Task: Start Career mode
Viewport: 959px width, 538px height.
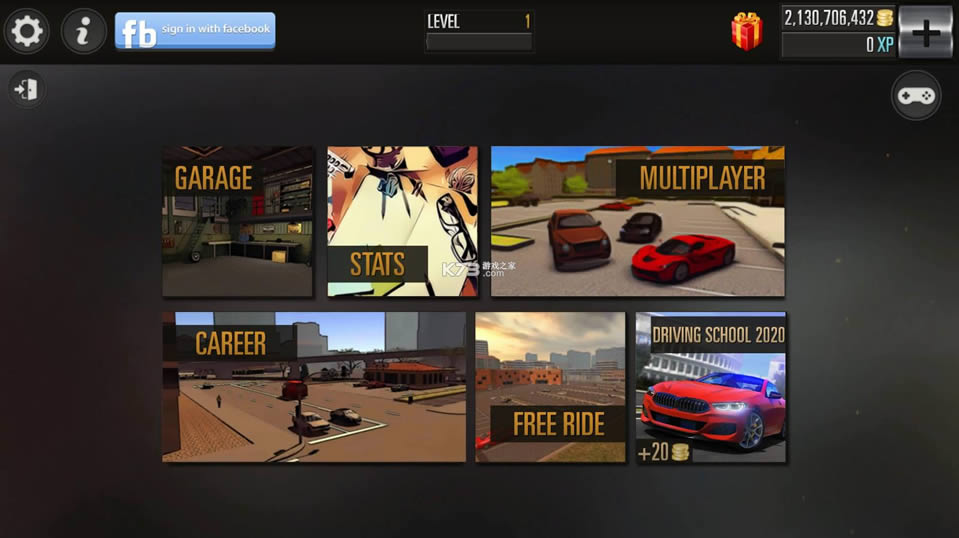Action: [x=314, y=386]
